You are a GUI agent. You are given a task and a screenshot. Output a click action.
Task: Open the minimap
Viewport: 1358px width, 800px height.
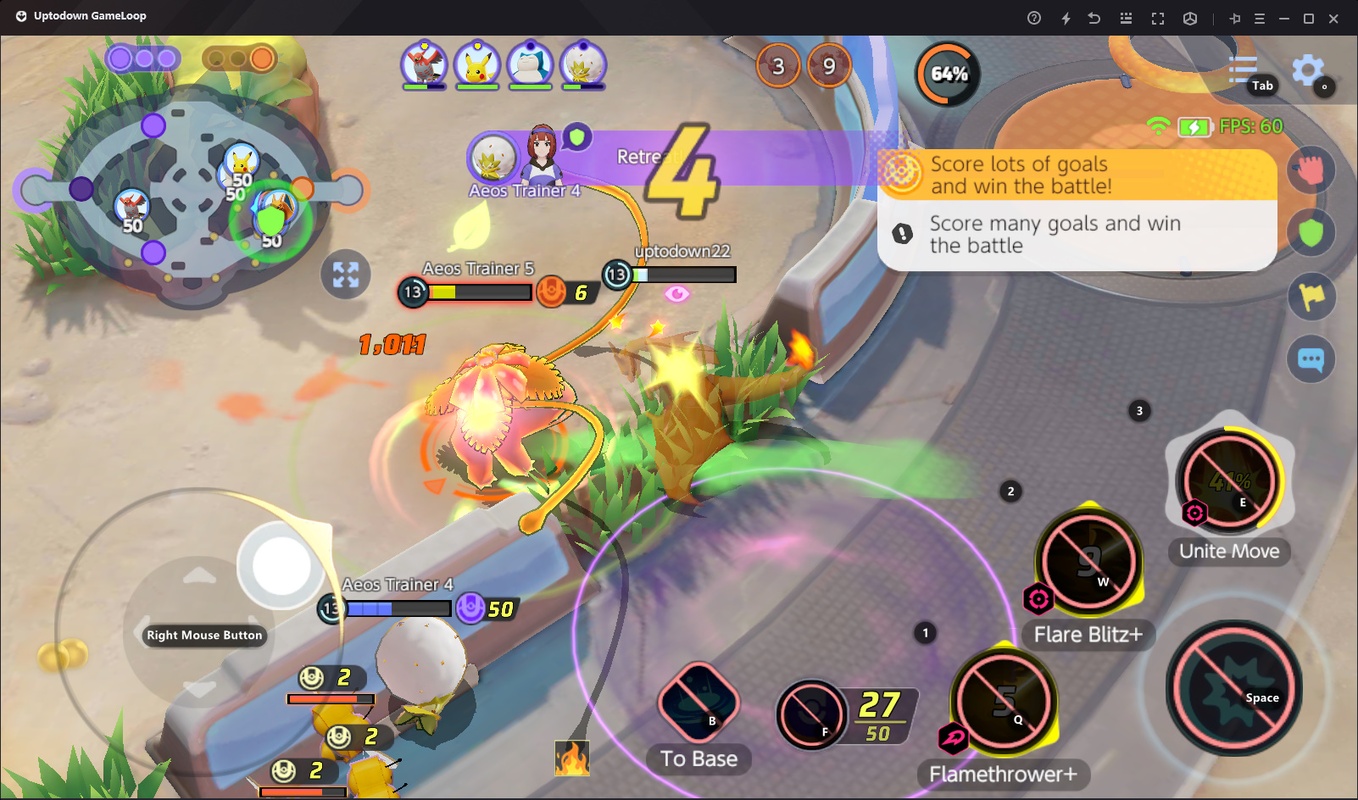[x=190, y=189]
